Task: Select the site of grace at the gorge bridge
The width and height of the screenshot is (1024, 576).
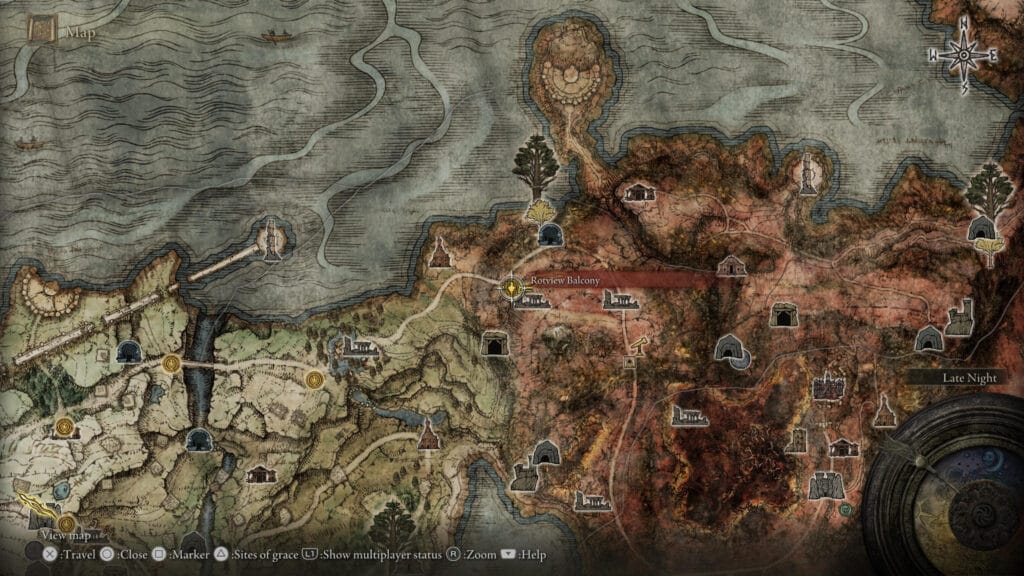Action: [171, 363]
